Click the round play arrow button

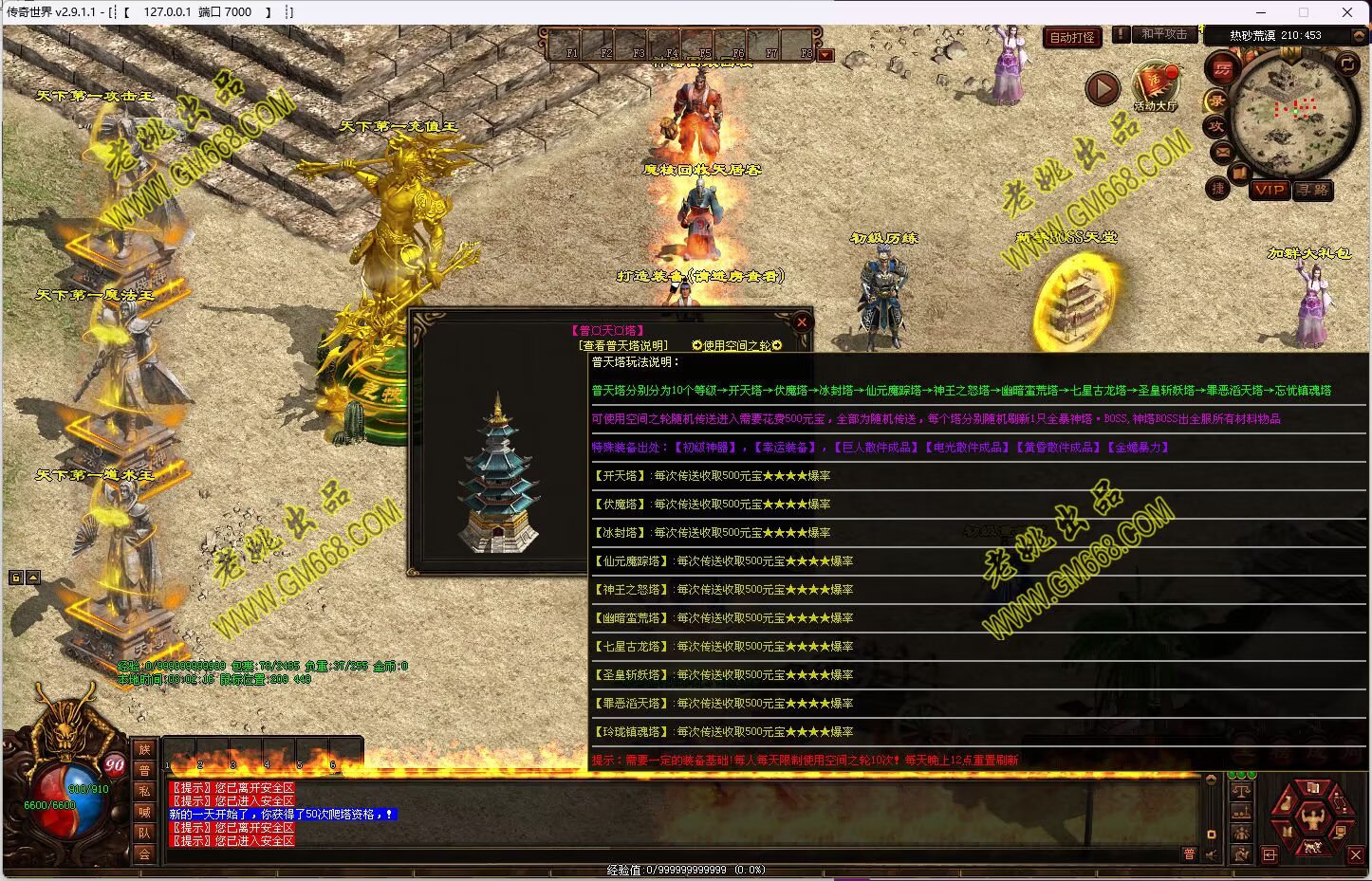(x=1102, y=89)
